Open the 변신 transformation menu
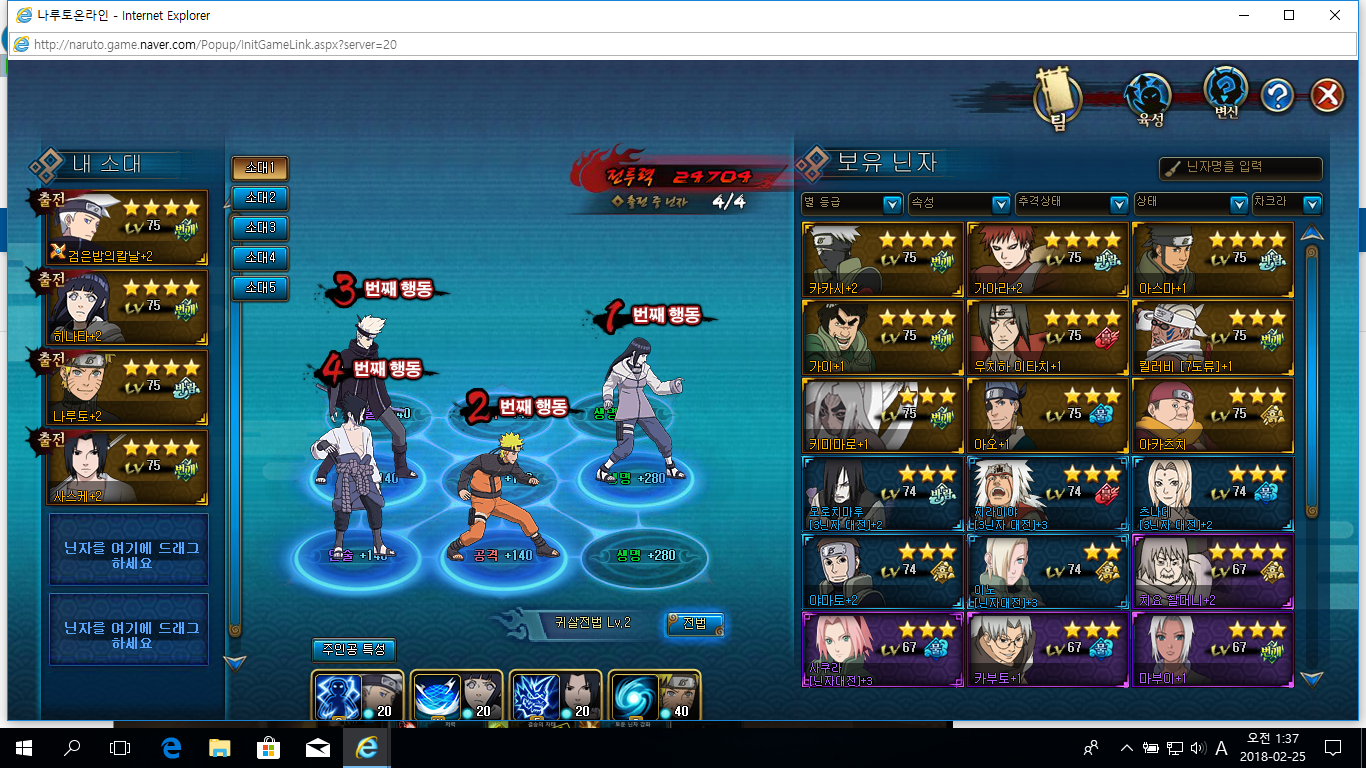Image resolution: width=1366 pixels, height=768 pixels. pos(1226,93)
